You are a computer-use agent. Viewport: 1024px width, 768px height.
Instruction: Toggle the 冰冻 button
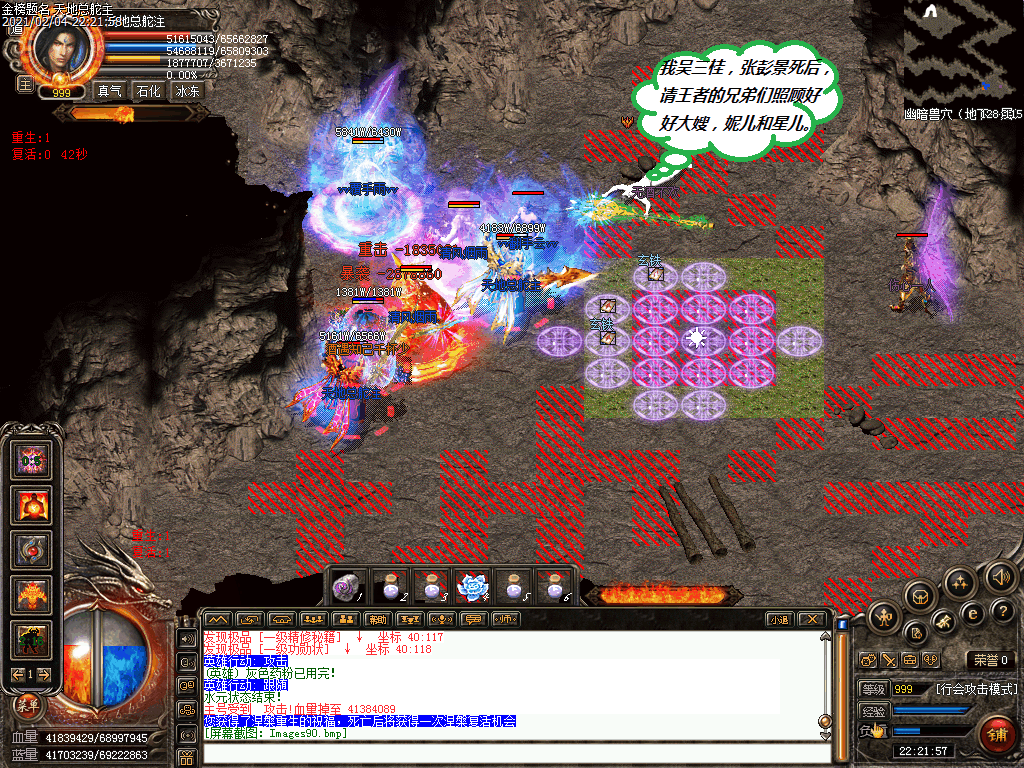click(x=188, y=91)
